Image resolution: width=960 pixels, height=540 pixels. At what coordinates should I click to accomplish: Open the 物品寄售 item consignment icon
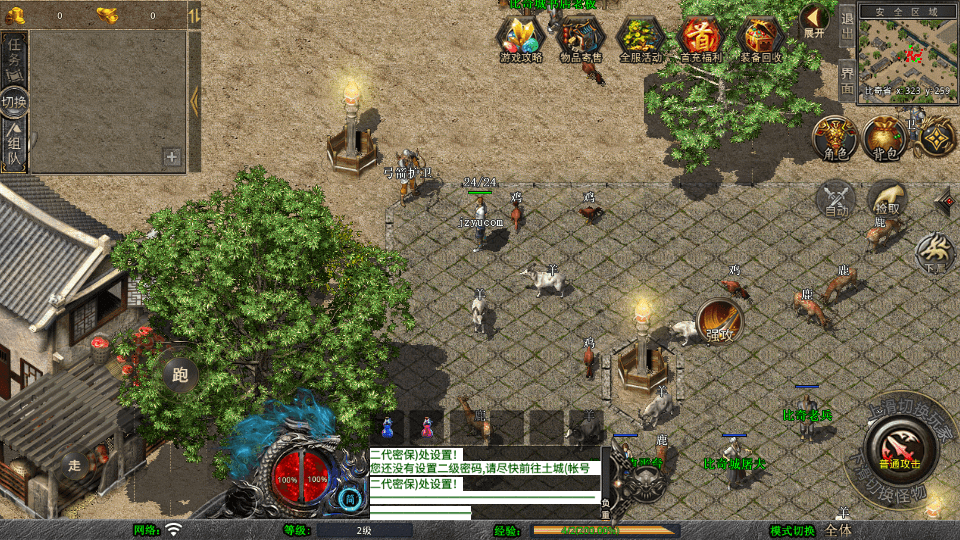tap(581, 40)
